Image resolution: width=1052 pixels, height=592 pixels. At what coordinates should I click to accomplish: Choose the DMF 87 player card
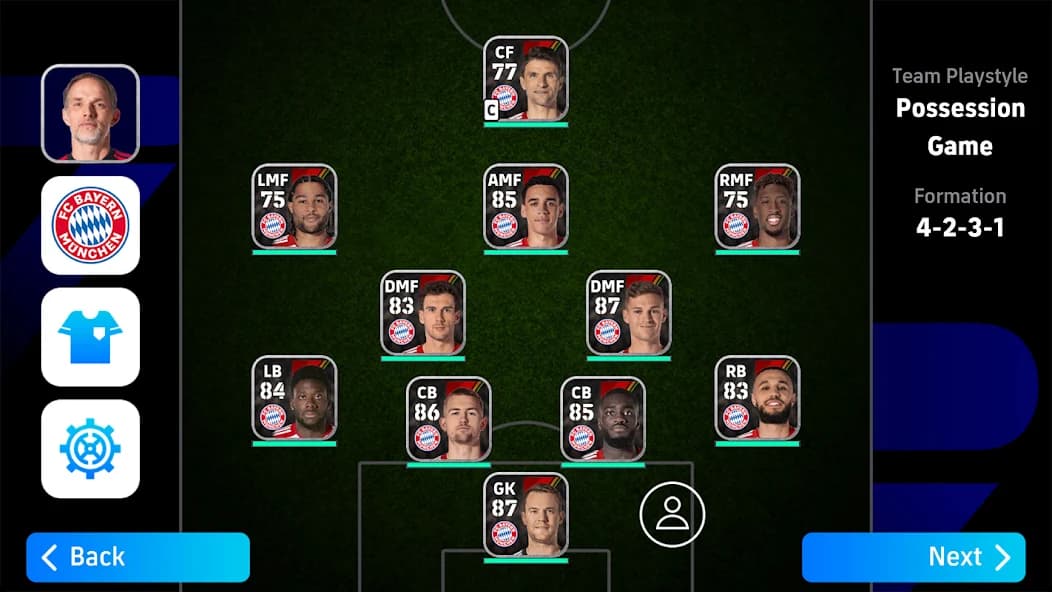point(629,312)
